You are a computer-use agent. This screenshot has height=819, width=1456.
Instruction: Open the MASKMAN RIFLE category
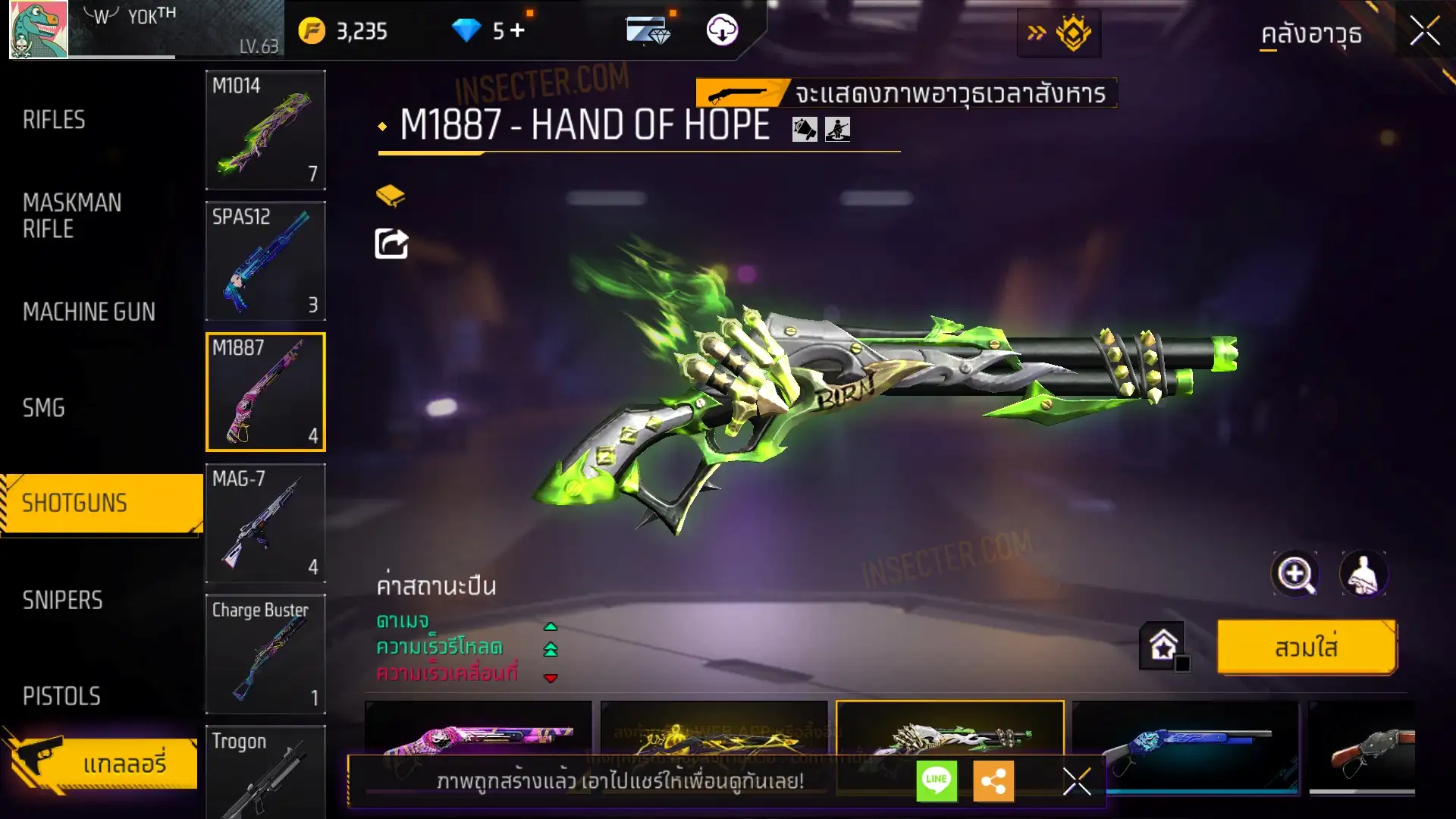tap(72, 216)
